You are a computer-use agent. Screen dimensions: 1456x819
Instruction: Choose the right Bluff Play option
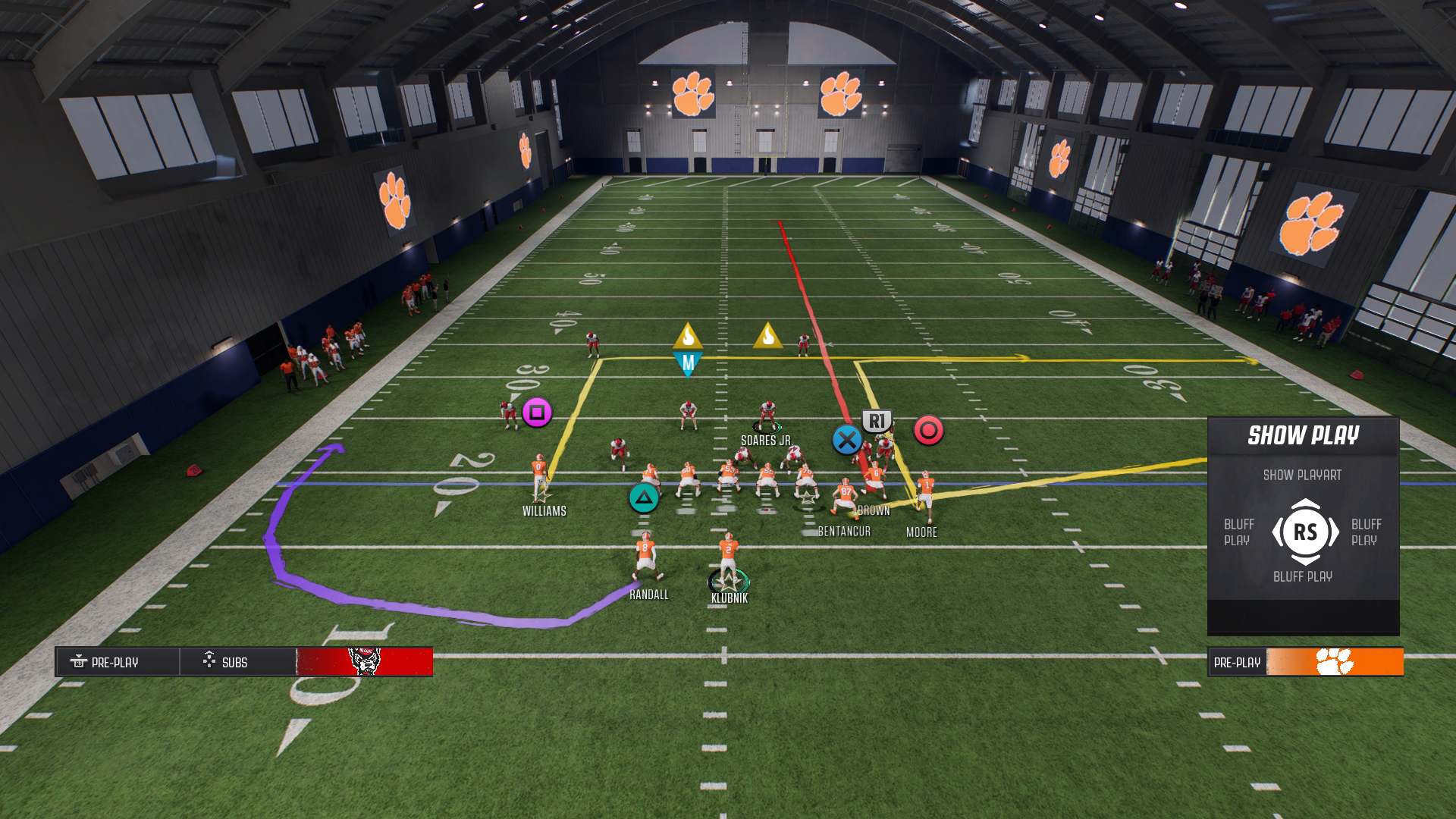1366,532
